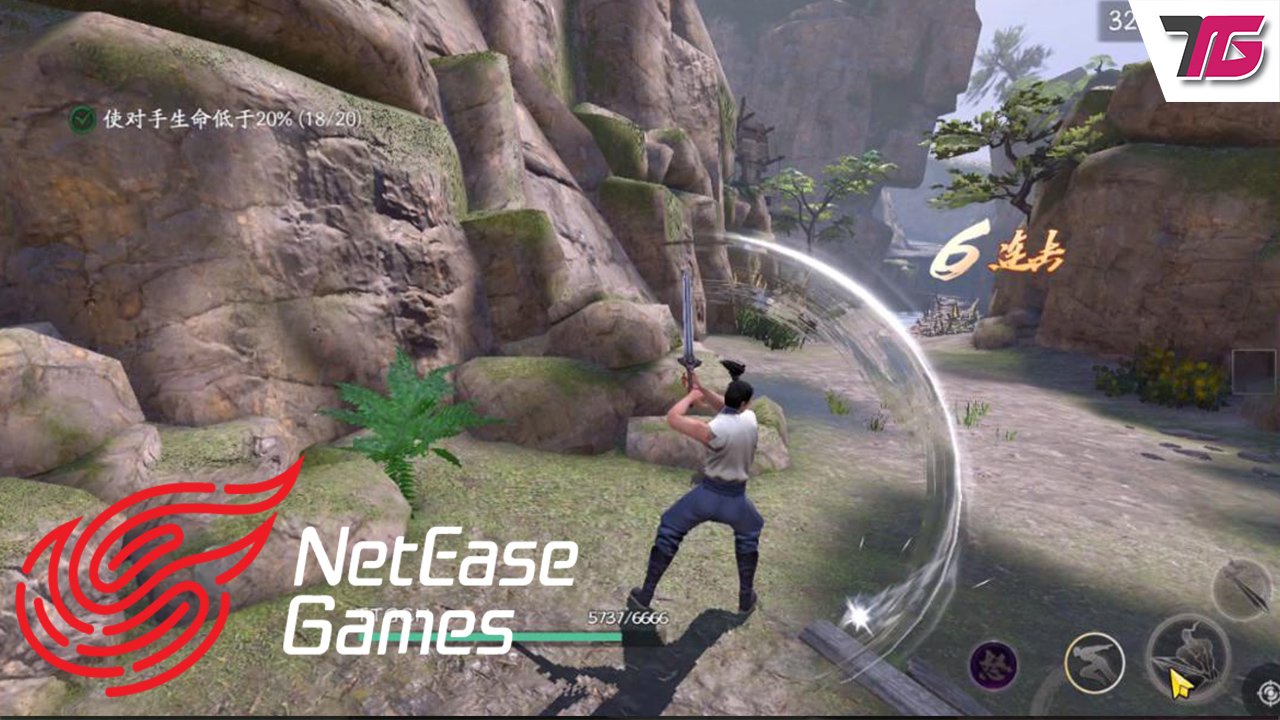Tap the yellow pointer arrow over the attack skill

coord(1180,680)
